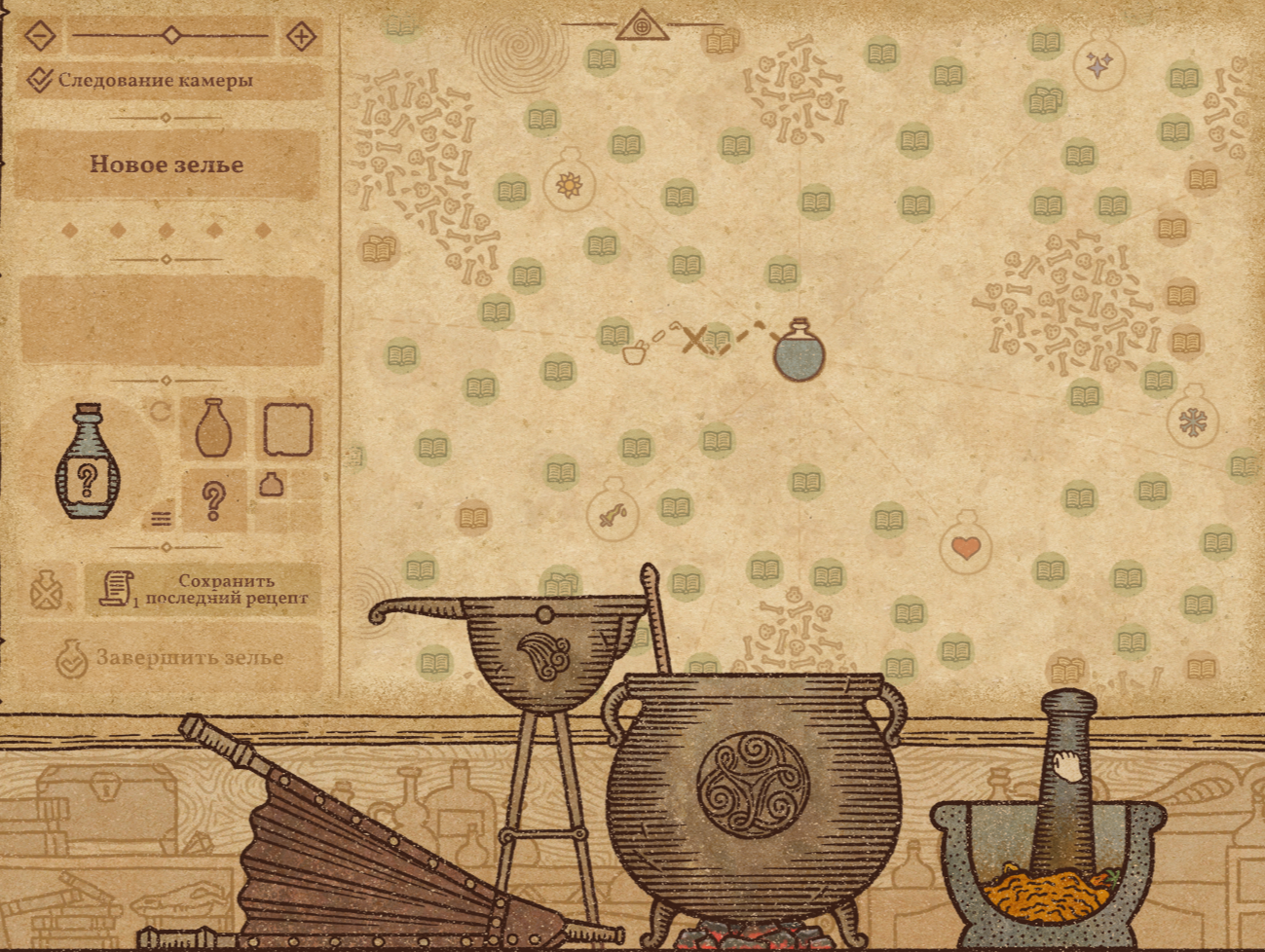The width and height of the screenshot is (1265, 952).
Task: Select the large potion bottle preview
Action: click(88, 463)
